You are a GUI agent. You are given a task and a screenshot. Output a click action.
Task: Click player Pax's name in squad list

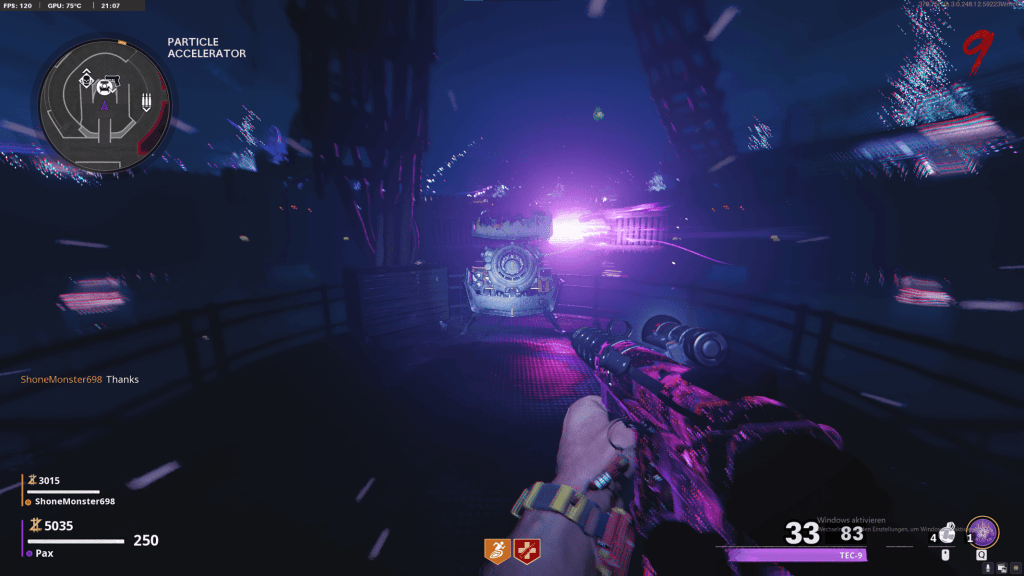coord(45,553)
